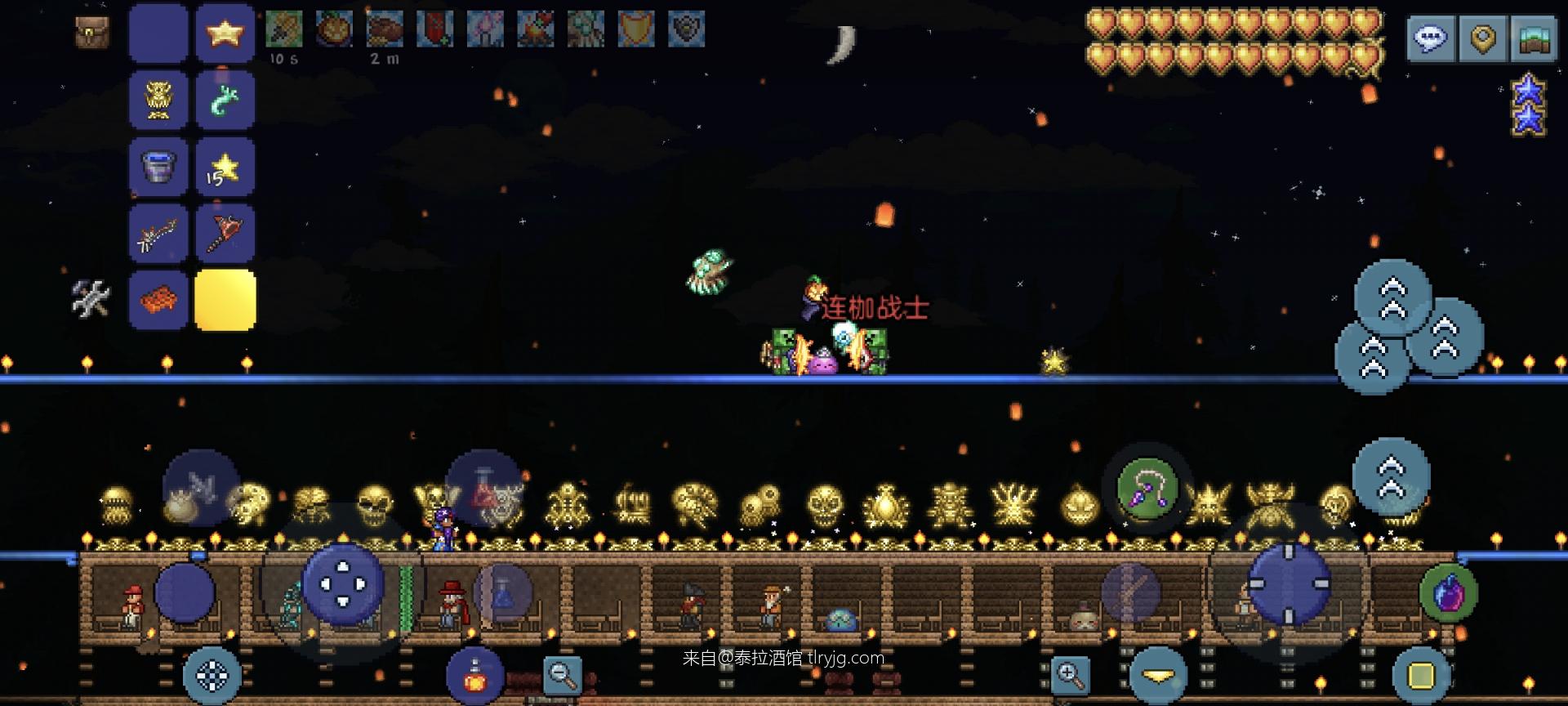Select the golden mask hotbar slot
Screen dimensions: 1568x706
(158, 101)
